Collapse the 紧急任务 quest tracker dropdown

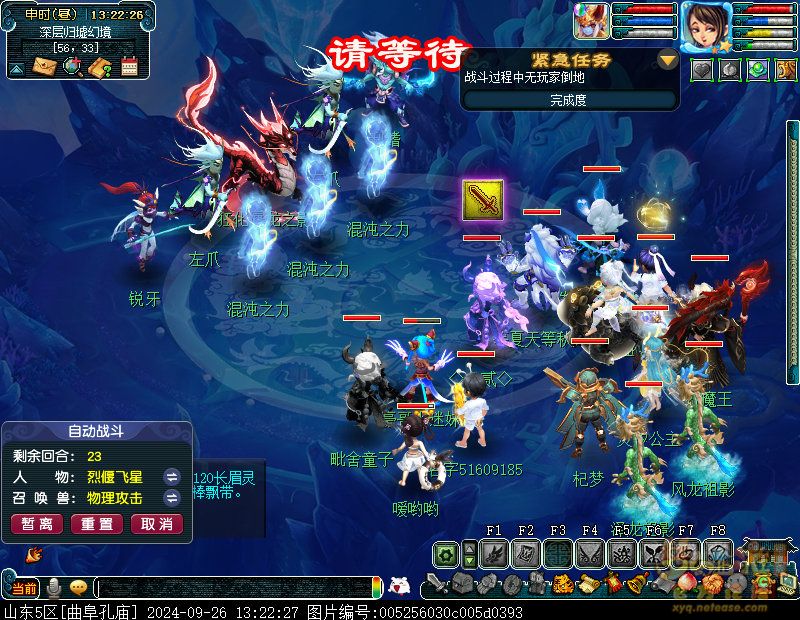668,60
